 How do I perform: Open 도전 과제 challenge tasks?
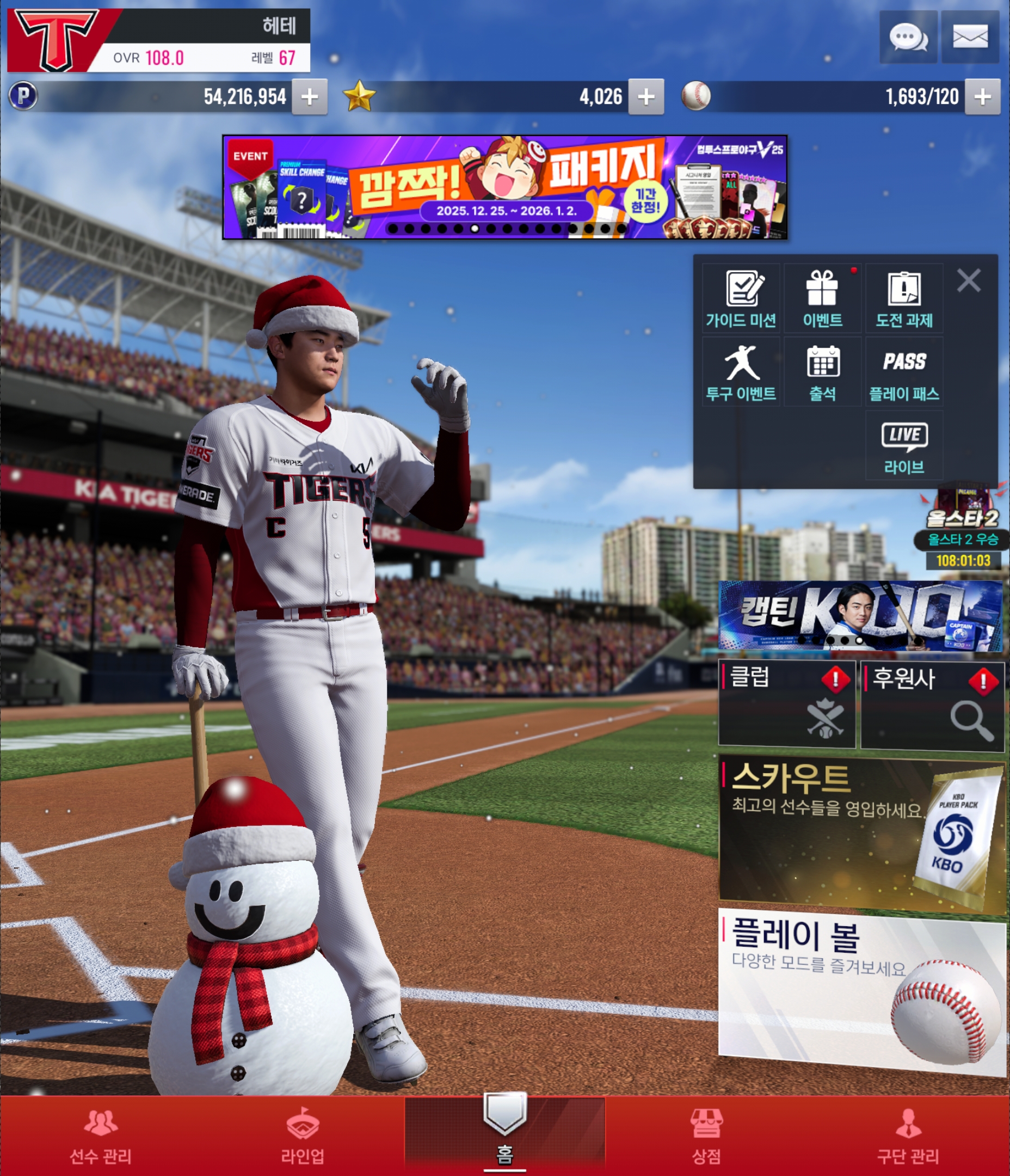904,298
